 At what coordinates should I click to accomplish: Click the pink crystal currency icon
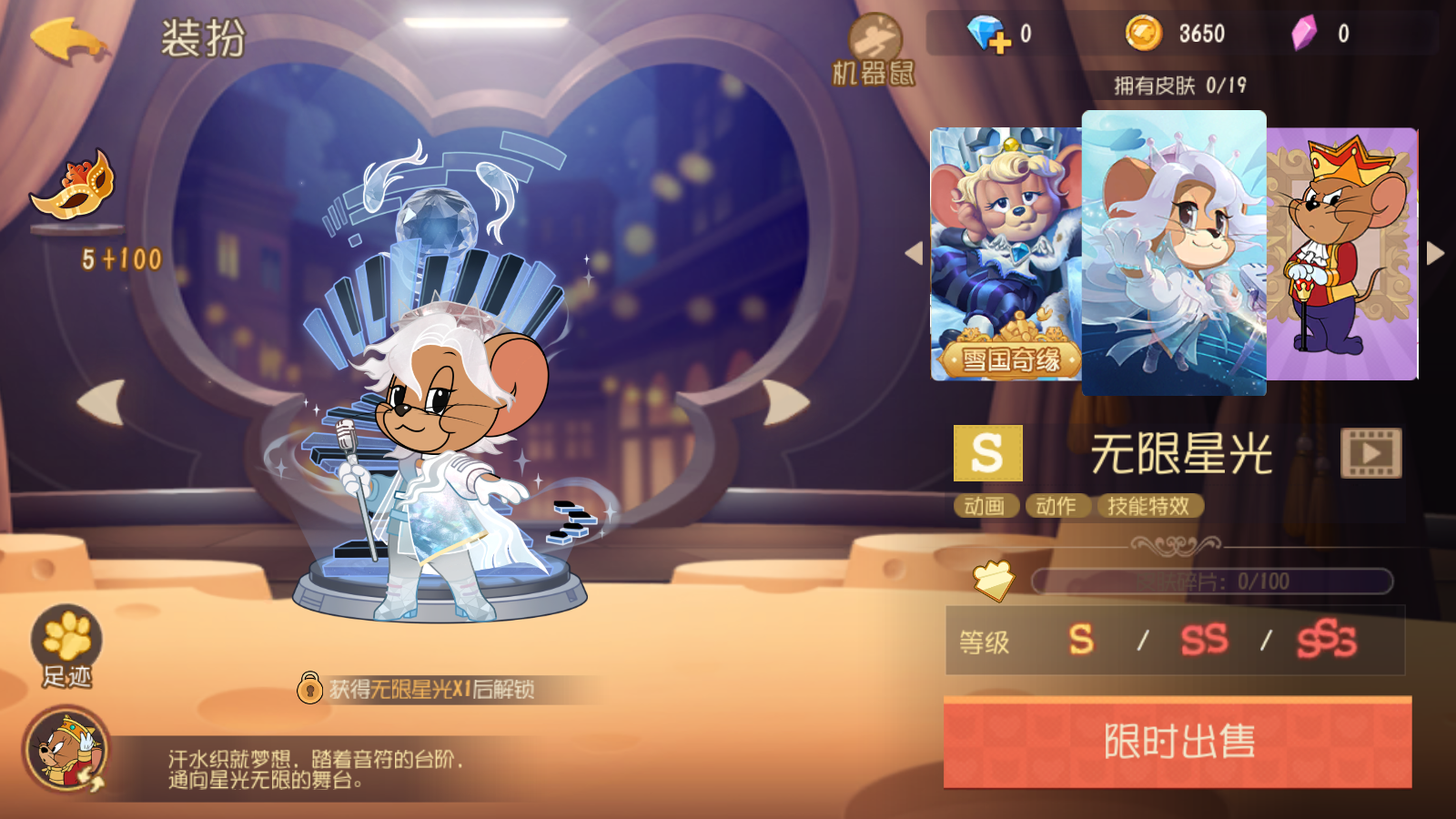(1306, 31)
